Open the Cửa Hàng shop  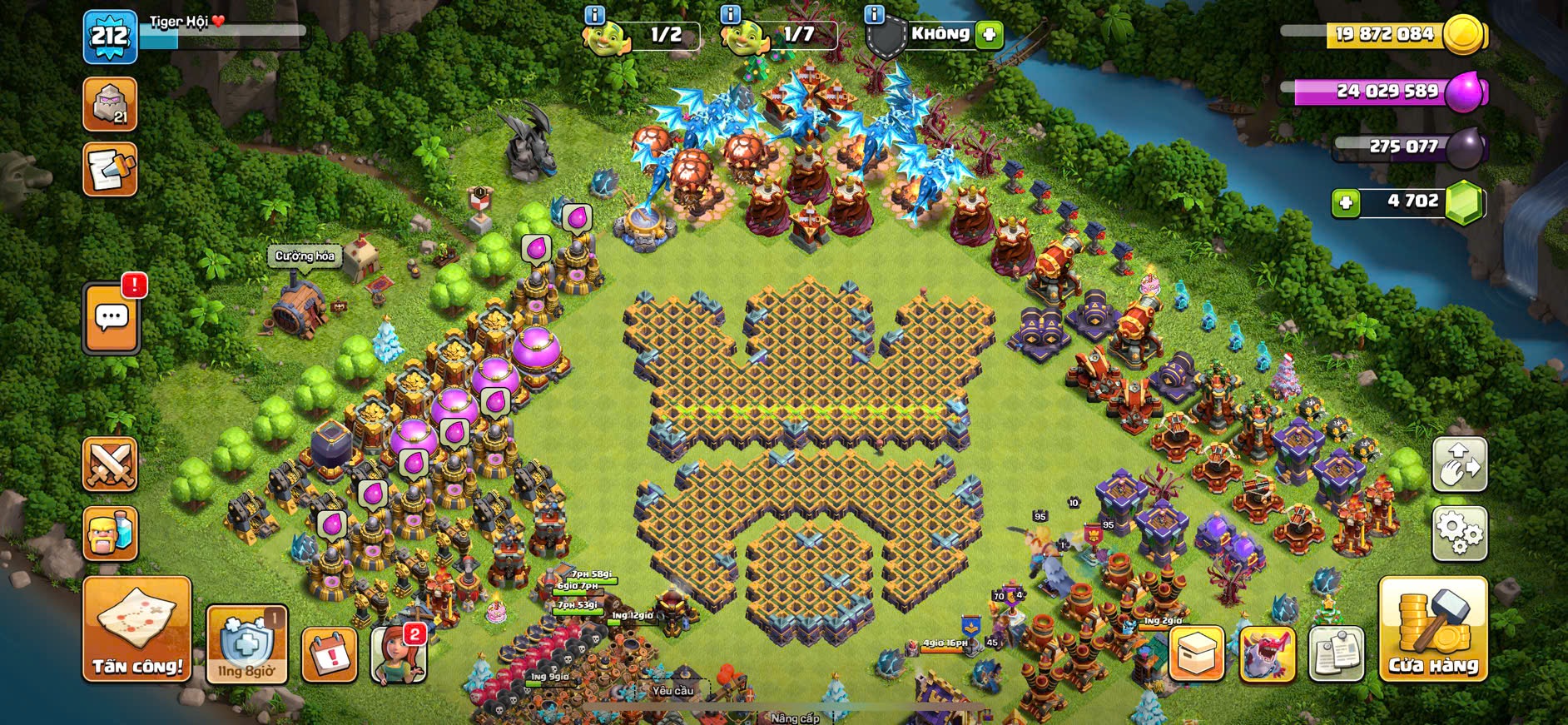1432,628
